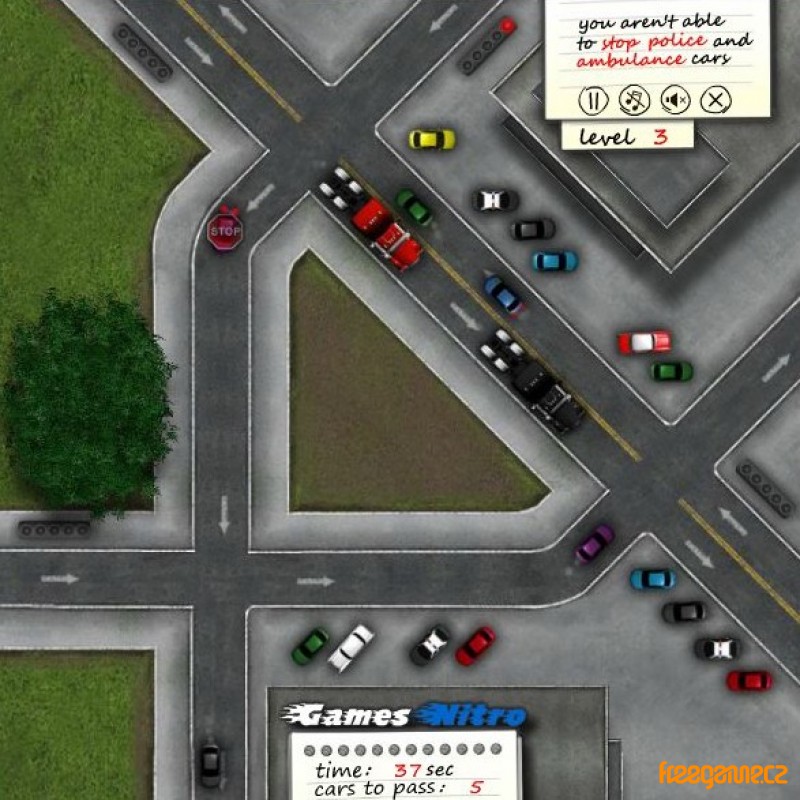
Task: Visit the freegamecz watermark link
Action: 723,773
